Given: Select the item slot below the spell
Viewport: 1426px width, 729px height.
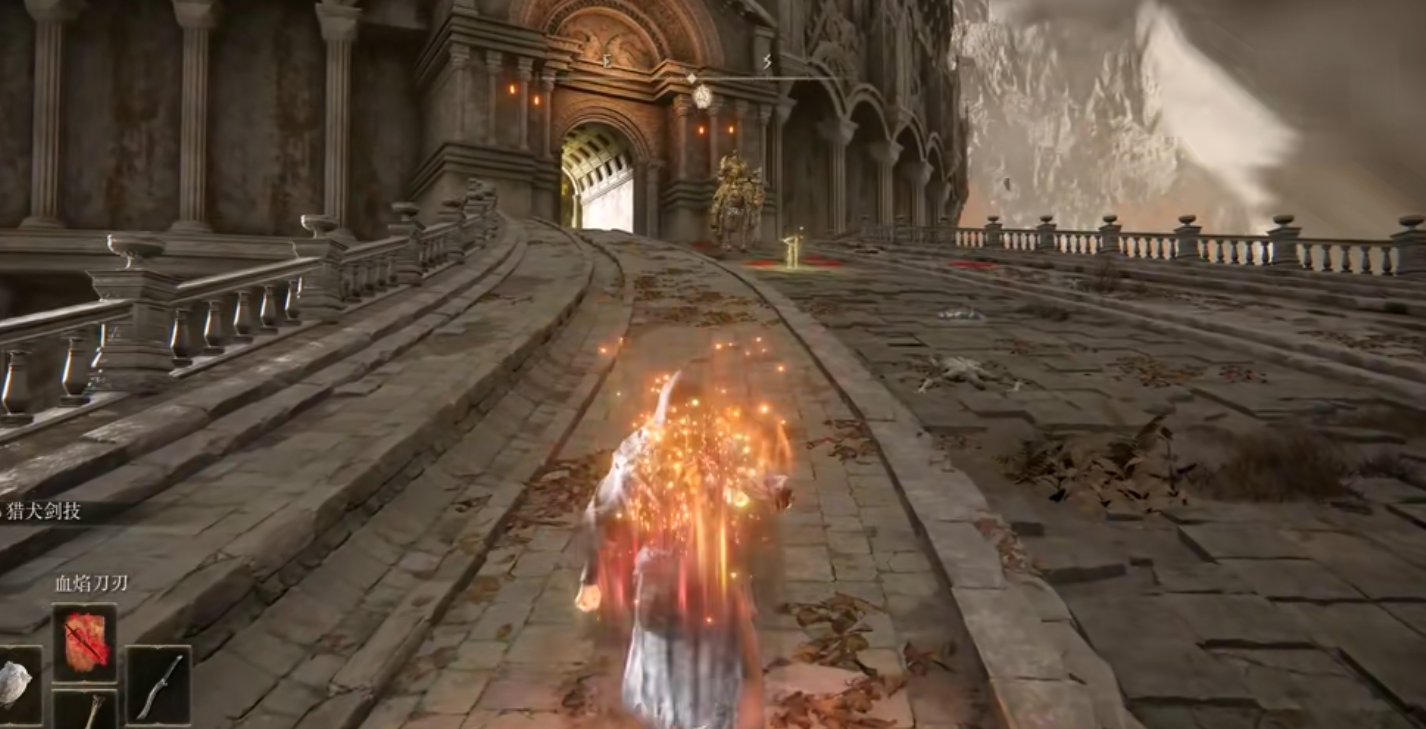Looking at the screenshot, I should (x=85, y=710).
